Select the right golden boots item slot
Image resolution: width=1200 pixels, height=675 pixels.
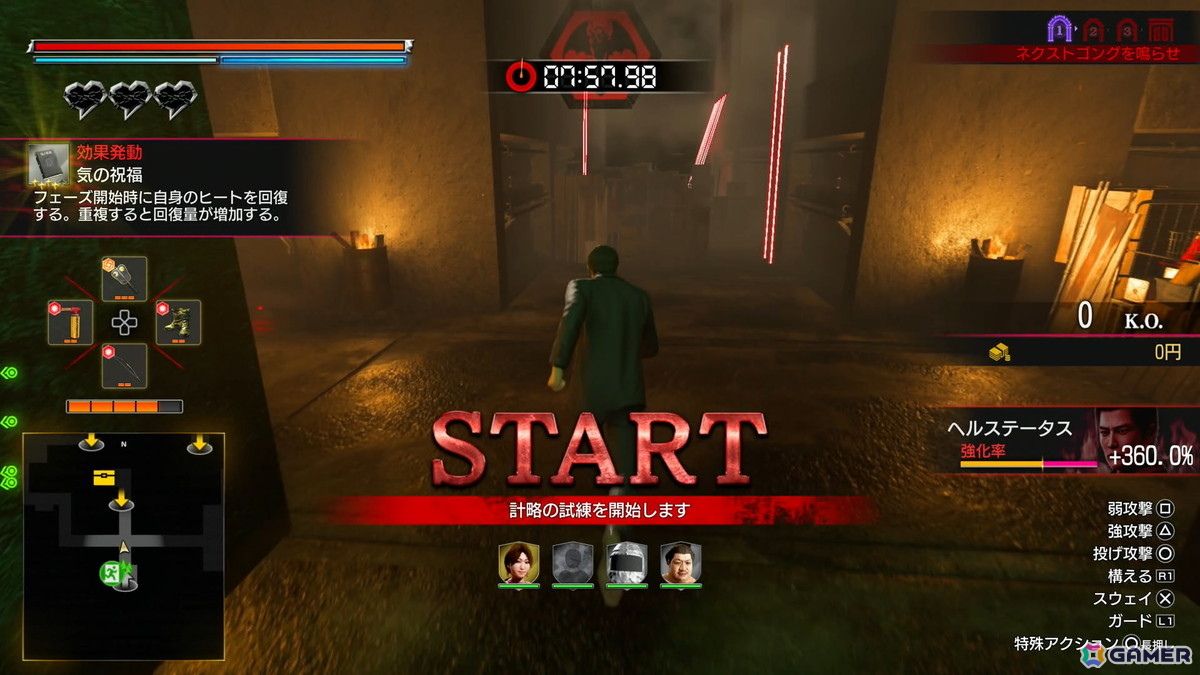[x=179, y=323]
